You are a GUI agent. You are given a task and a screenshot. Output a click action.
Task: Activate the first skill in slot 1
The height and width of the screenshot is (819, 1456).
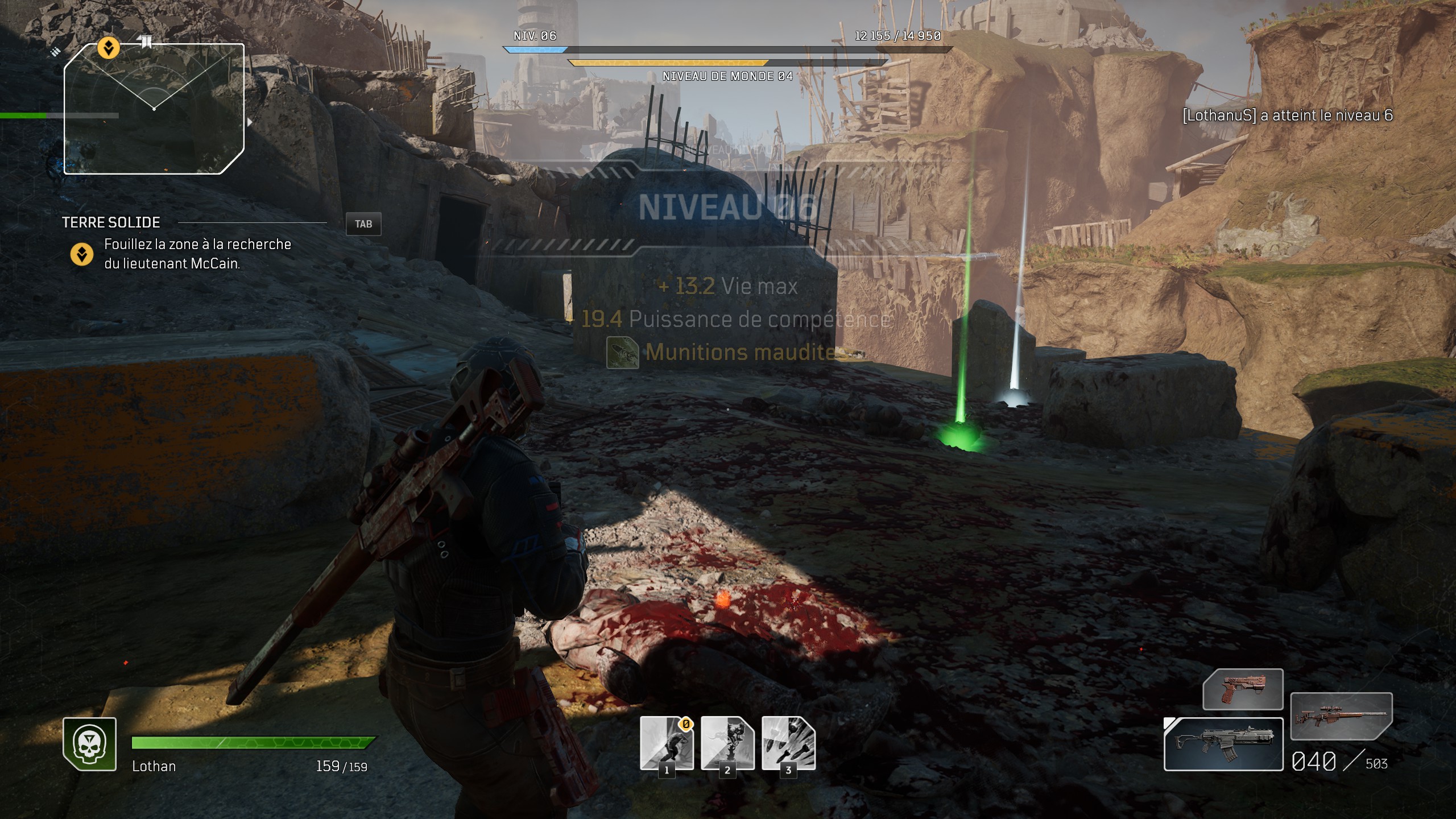pos(667,743)
